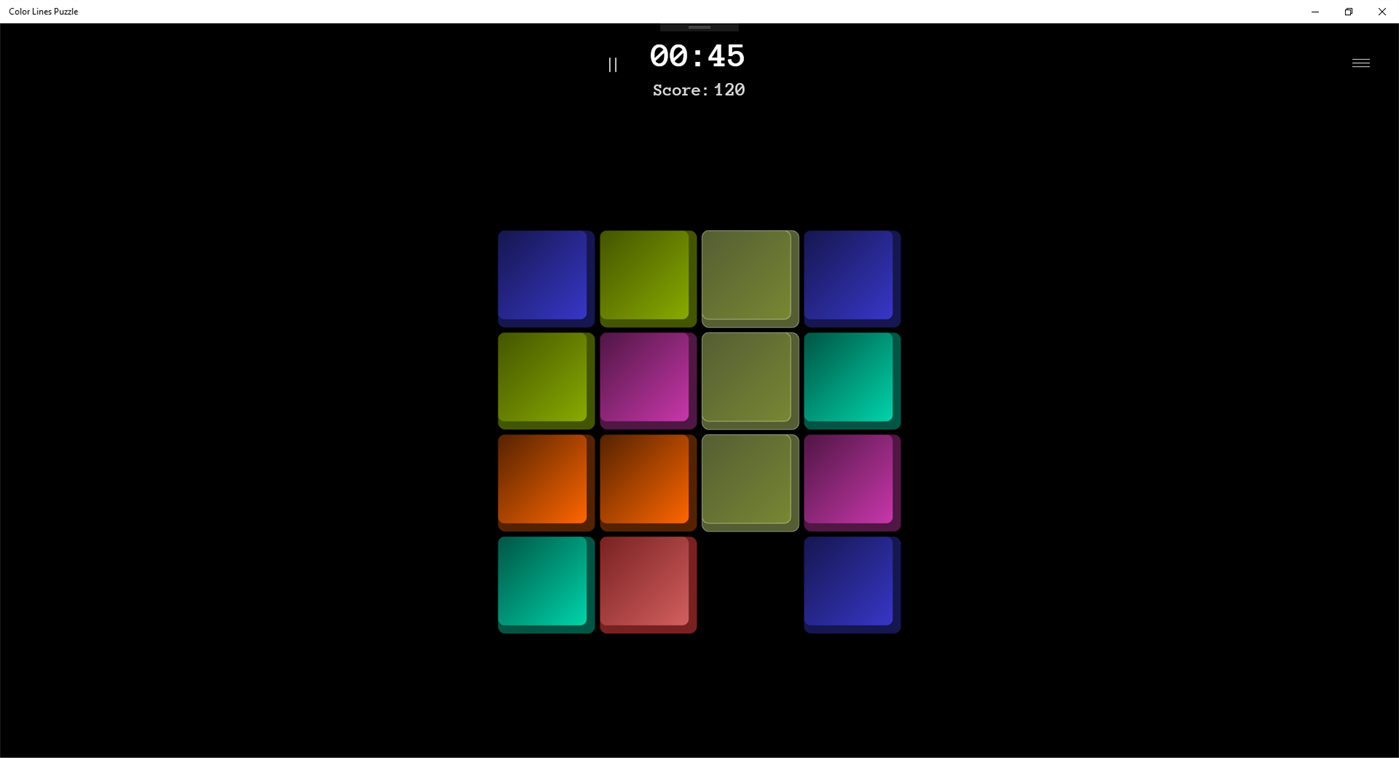Select the magenta tile ending the third row
1399x758 pixels.
point(851,481)
